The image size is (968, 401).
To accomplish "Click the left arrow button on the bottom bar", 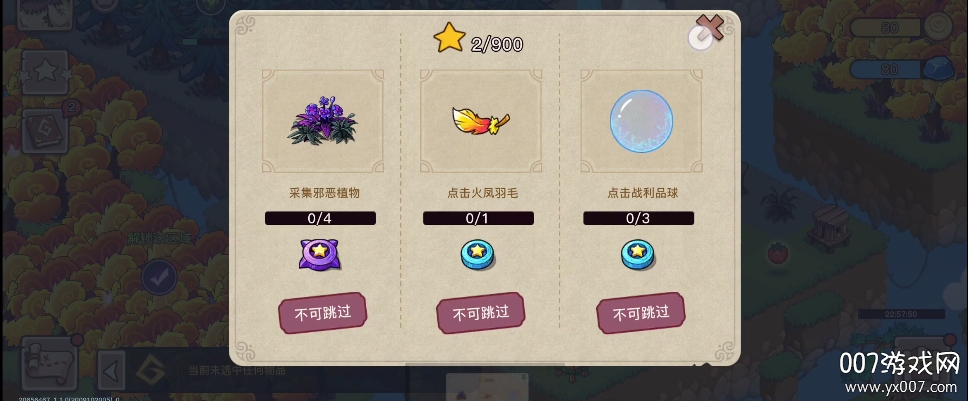I will pyautogui.click(x=112, y=370).
